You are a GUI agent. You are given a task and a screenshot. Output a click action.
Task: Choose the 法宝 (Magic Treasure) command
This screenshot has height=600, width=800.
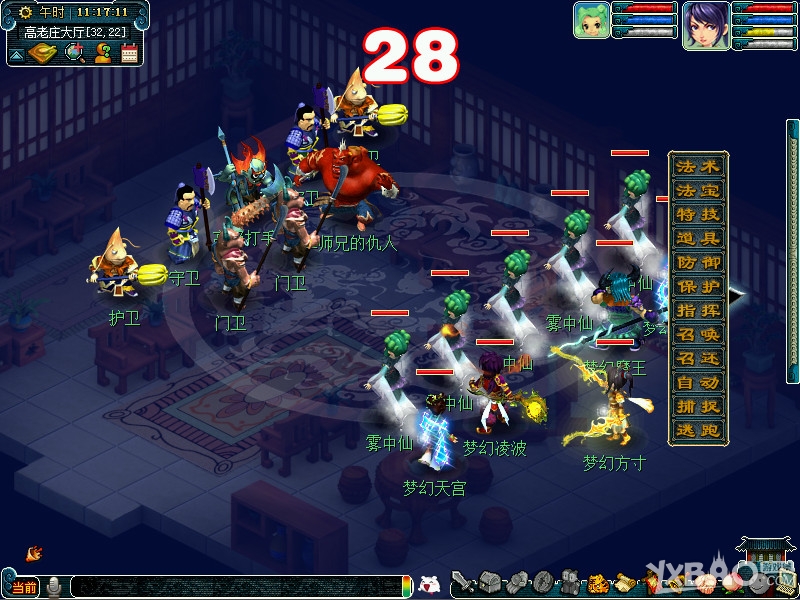tap(698, 191)
